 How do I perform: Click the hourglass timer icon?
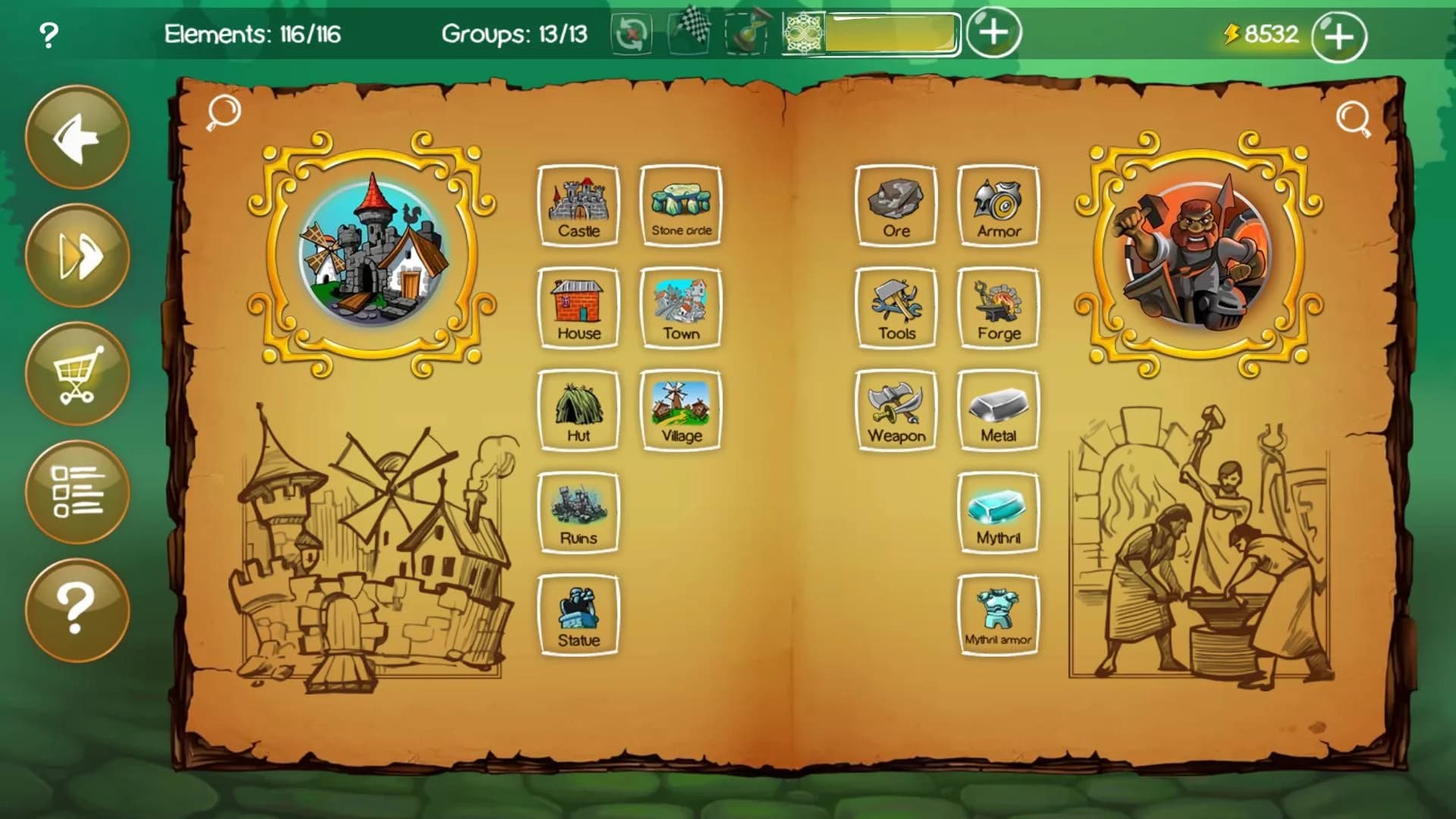745,34
